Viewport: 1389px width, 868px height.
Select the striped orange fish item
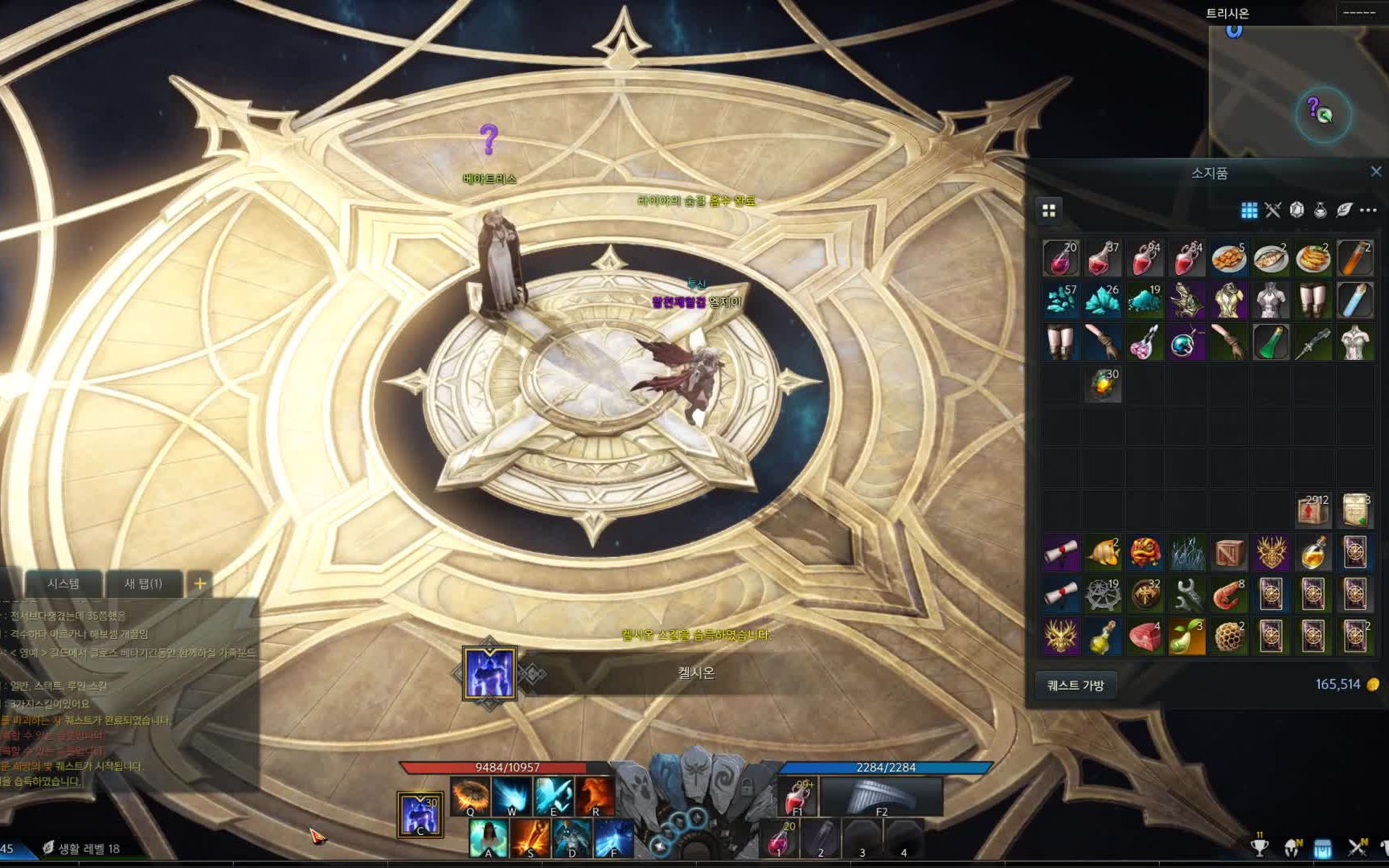1103,553
